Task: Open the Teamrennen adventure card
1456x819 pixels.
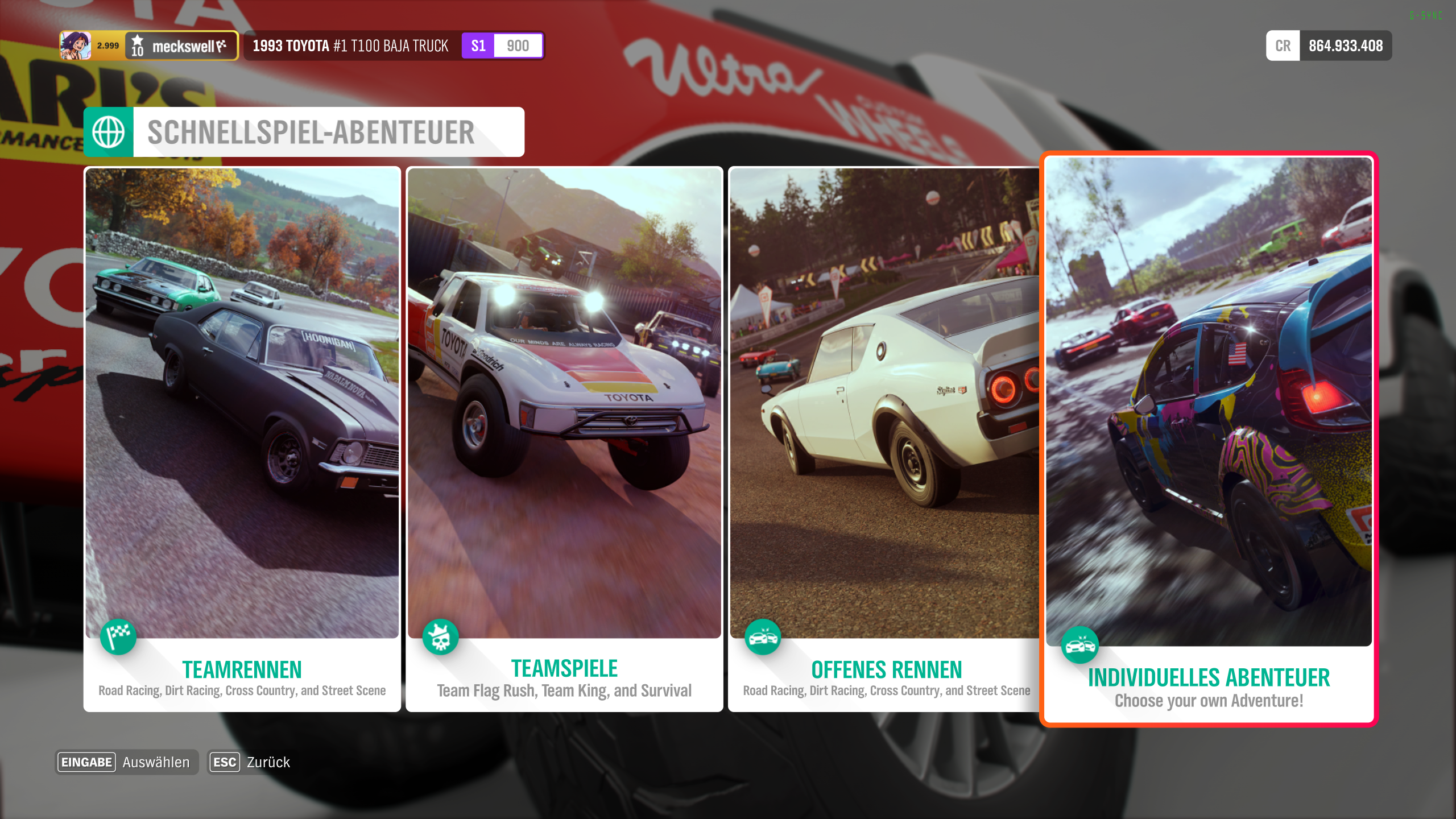Action: (242, 438)
